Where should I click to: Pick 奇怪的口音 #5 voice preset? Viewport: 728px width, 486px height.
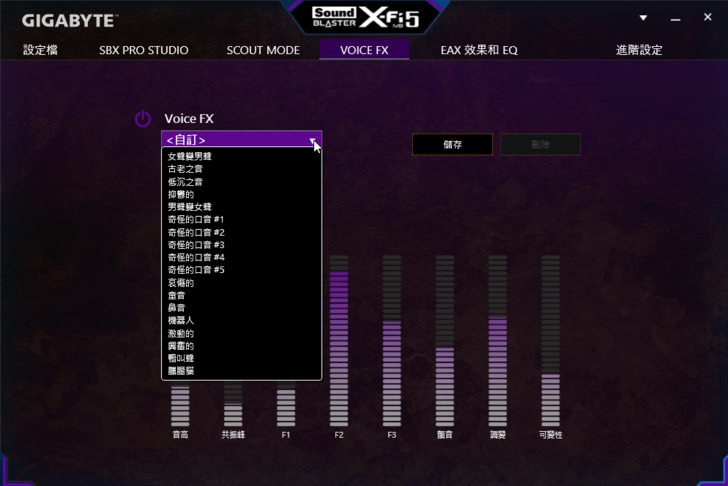click(x=196, y=270)
